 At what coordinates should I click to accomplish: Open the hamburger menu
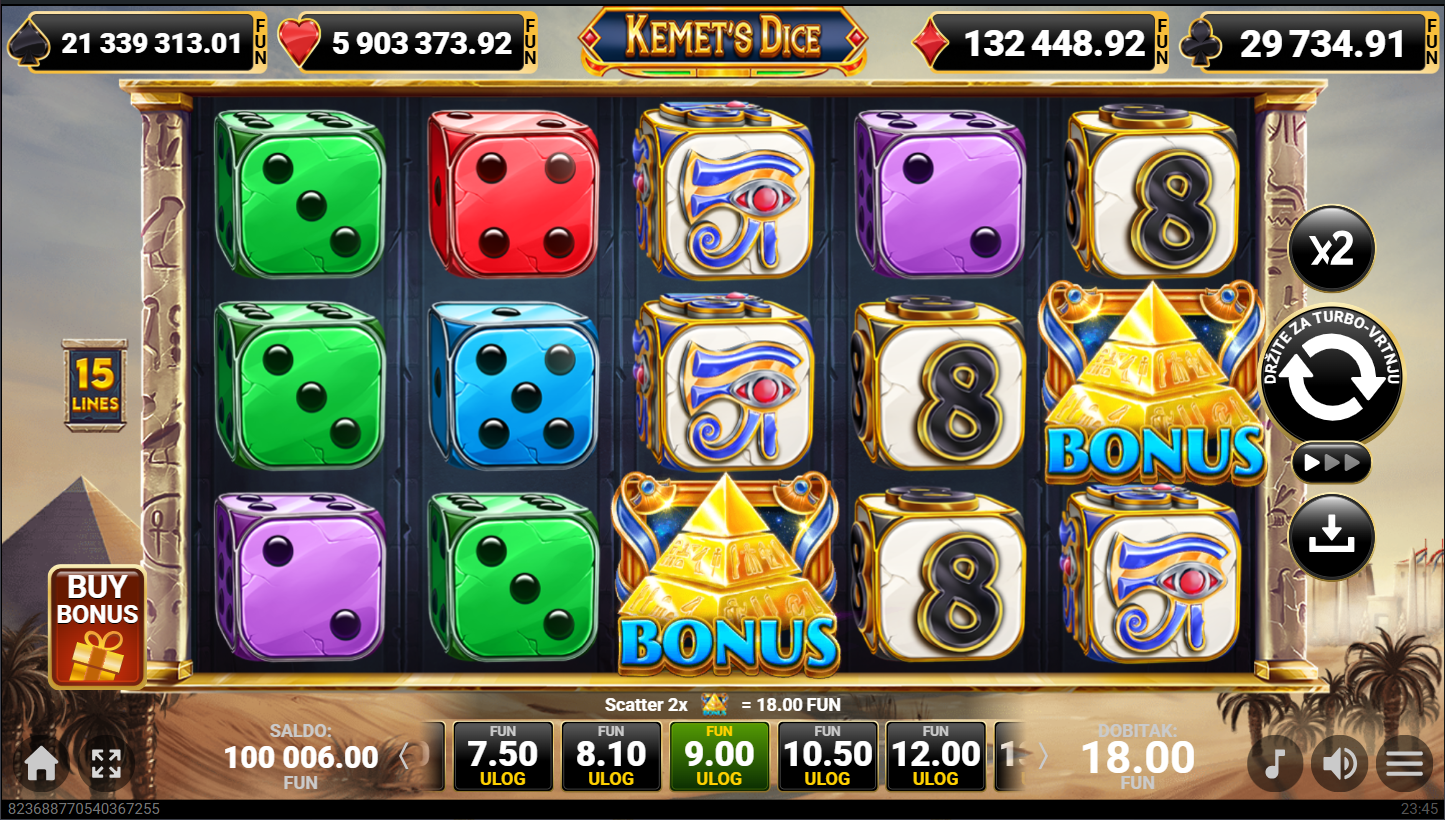tap(1404, 764)
